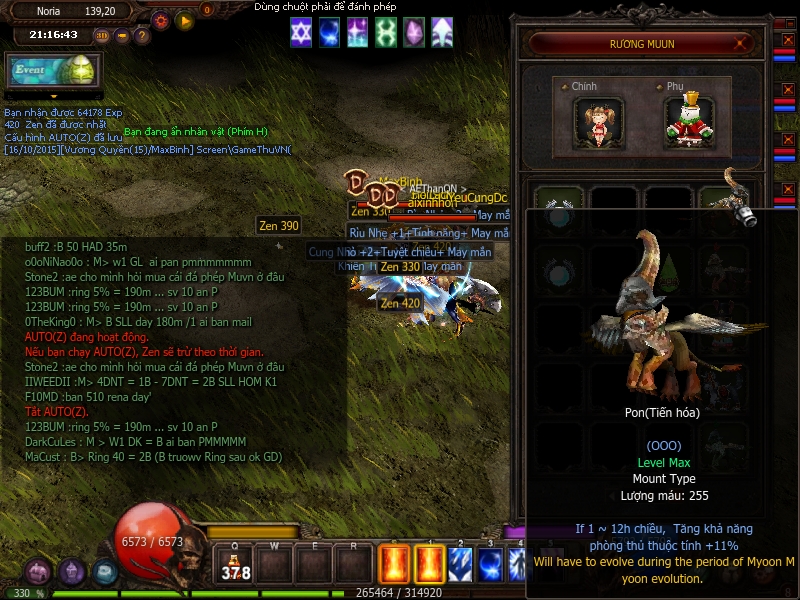800x600 pixels.
Task: Click the chat log message area
Action: 170,350
